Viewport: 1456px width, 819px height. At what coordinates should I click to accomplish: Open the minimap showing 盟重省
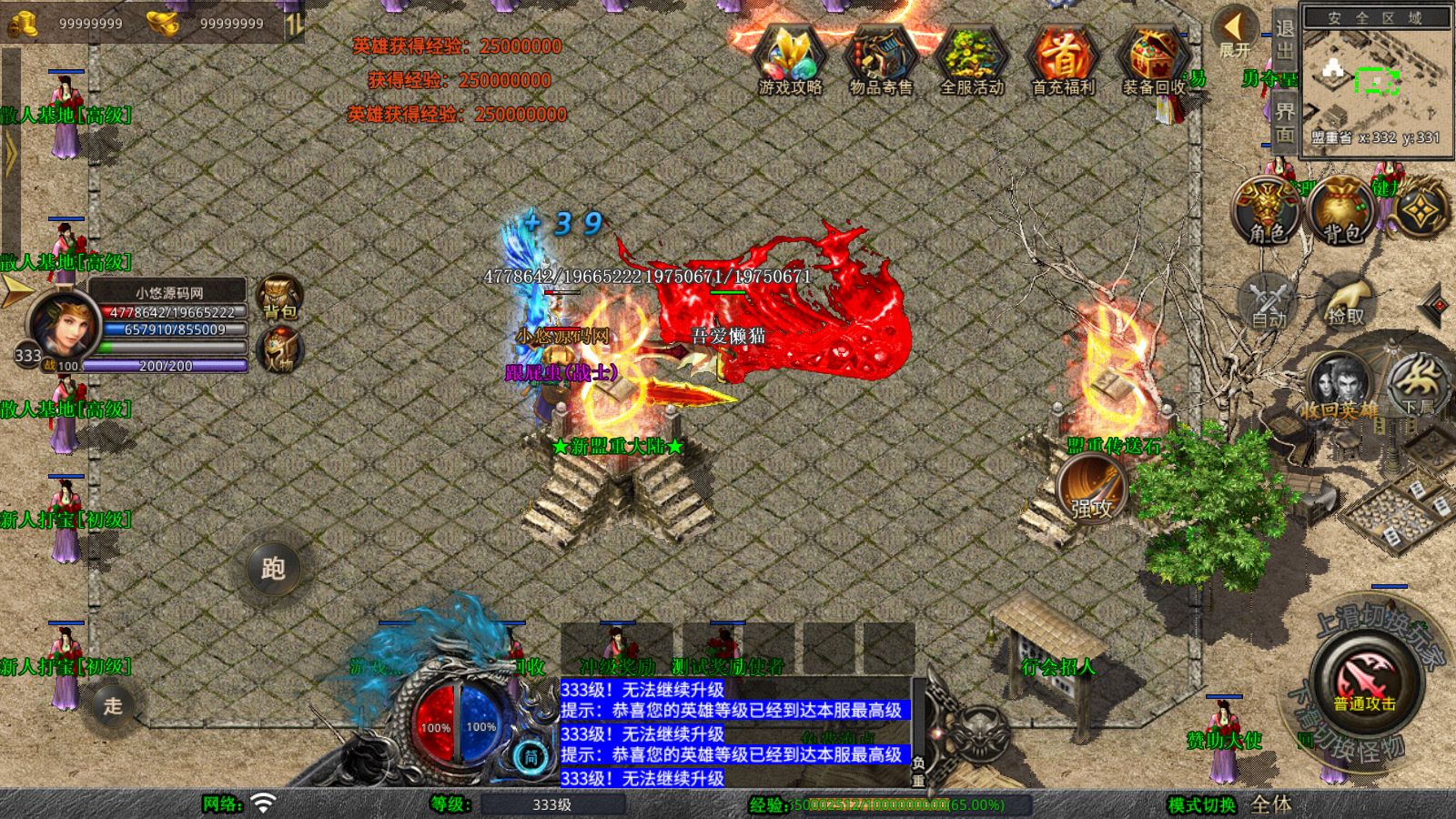click(x=1376, y=82)
